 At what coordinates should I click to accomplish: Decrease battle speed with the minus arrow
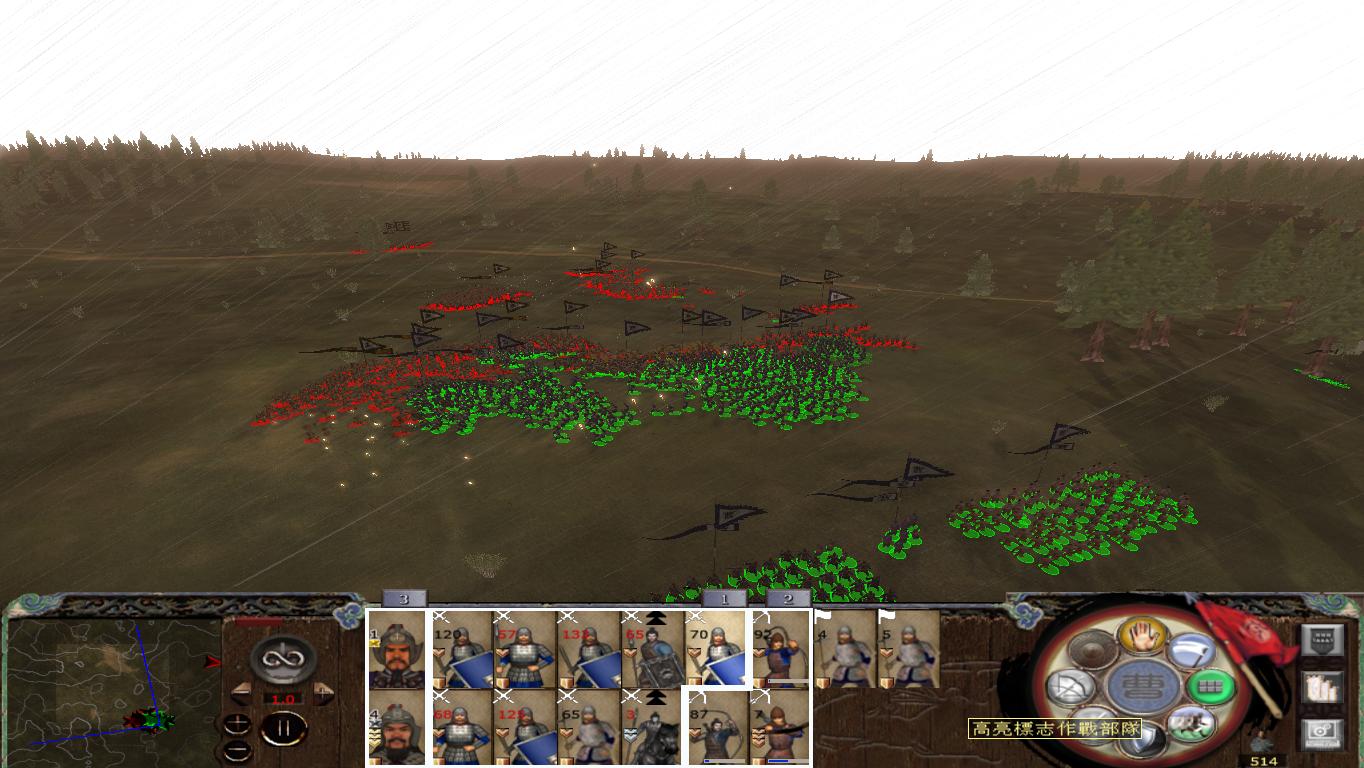coord(242,692)
